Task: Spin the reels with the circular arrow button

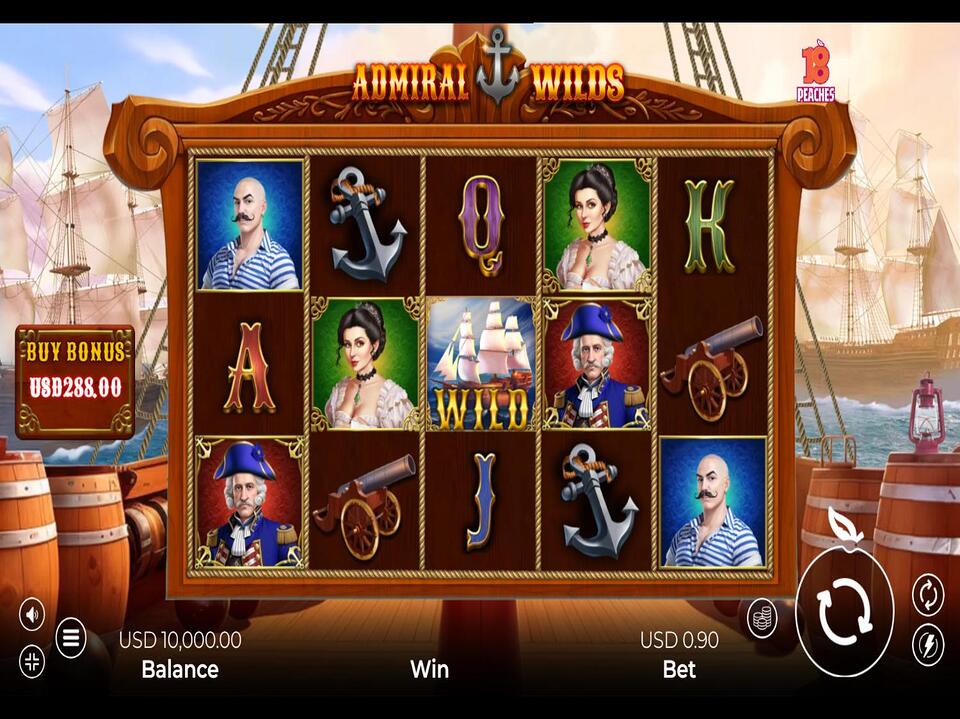Action: (844, 613)
